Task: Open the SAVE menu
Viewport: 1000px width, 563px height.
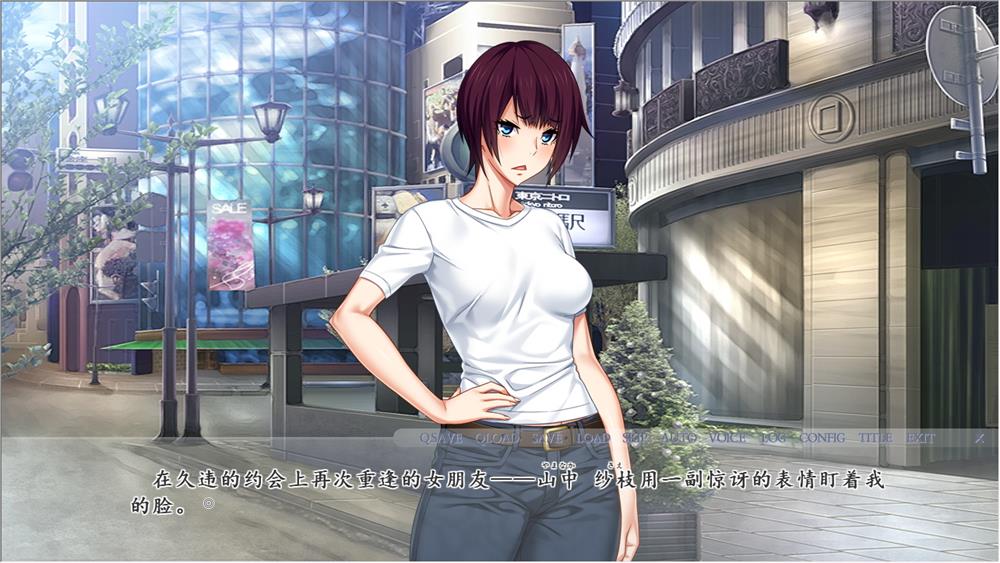Action: click(x=548, y=438)
